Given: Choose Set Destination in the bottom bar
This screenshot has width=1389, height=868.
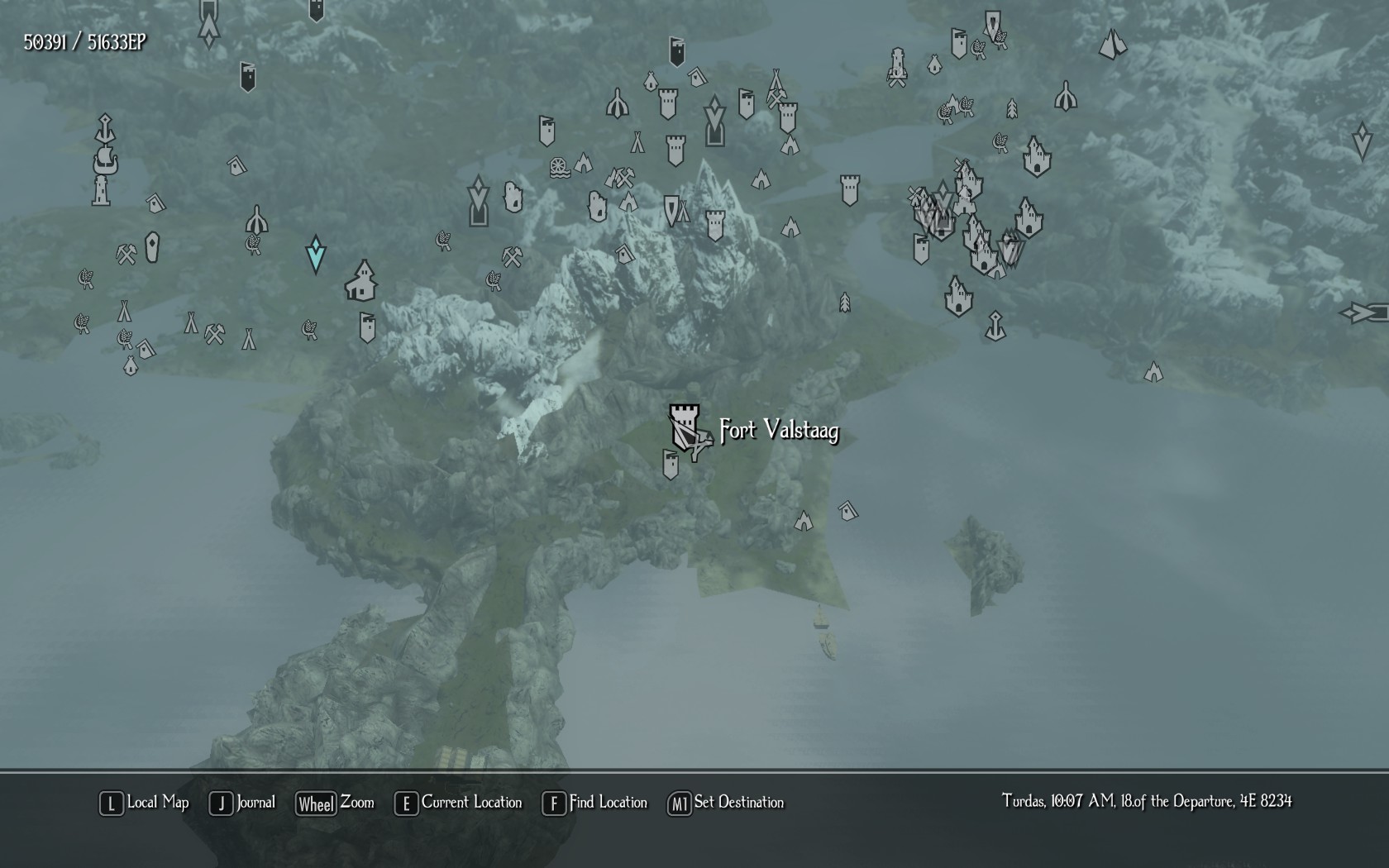Looking at the screenshot, I should click(726, 803).
